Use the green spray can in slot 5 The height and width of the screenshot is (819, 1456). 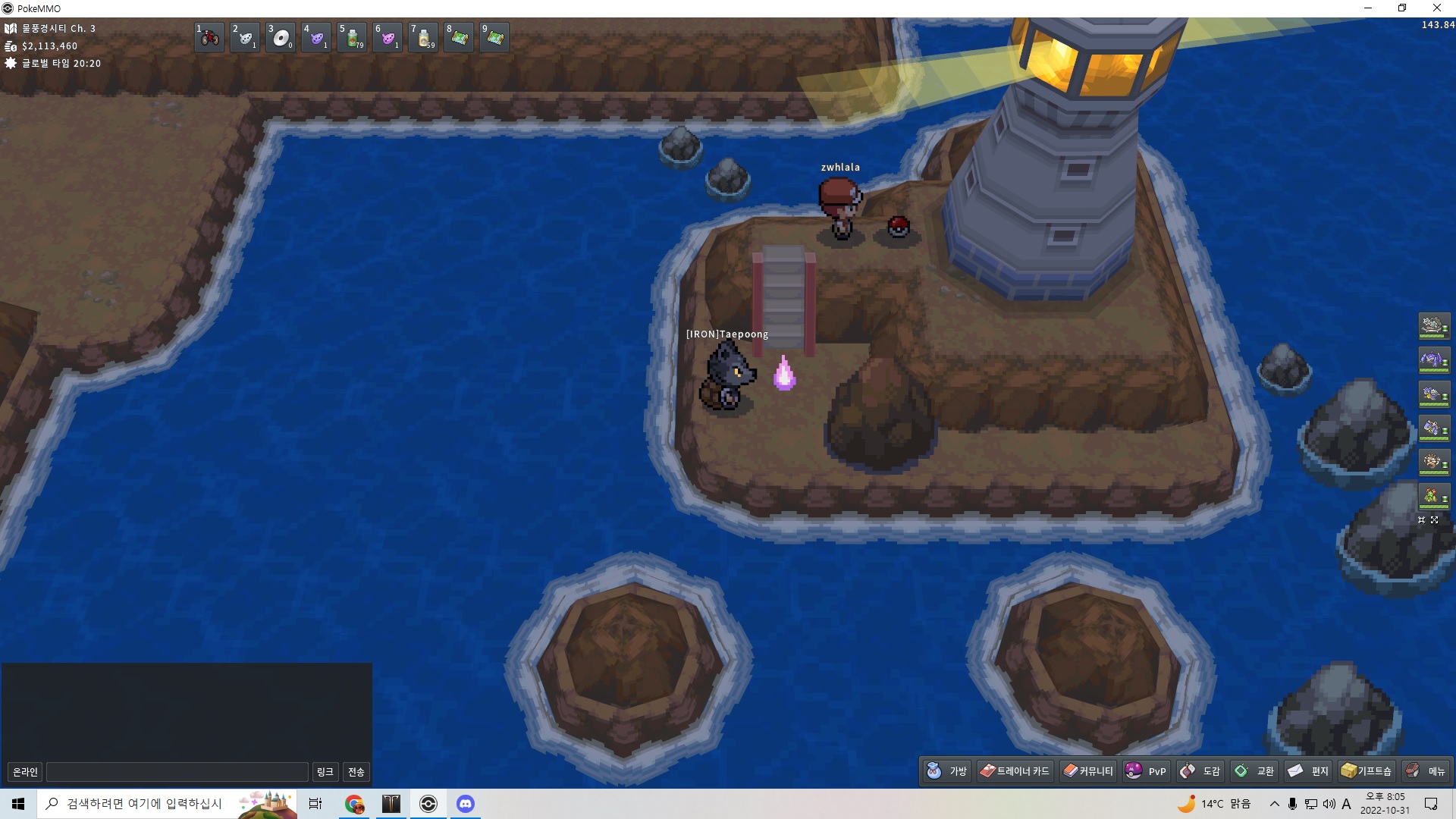coord(353,37)
